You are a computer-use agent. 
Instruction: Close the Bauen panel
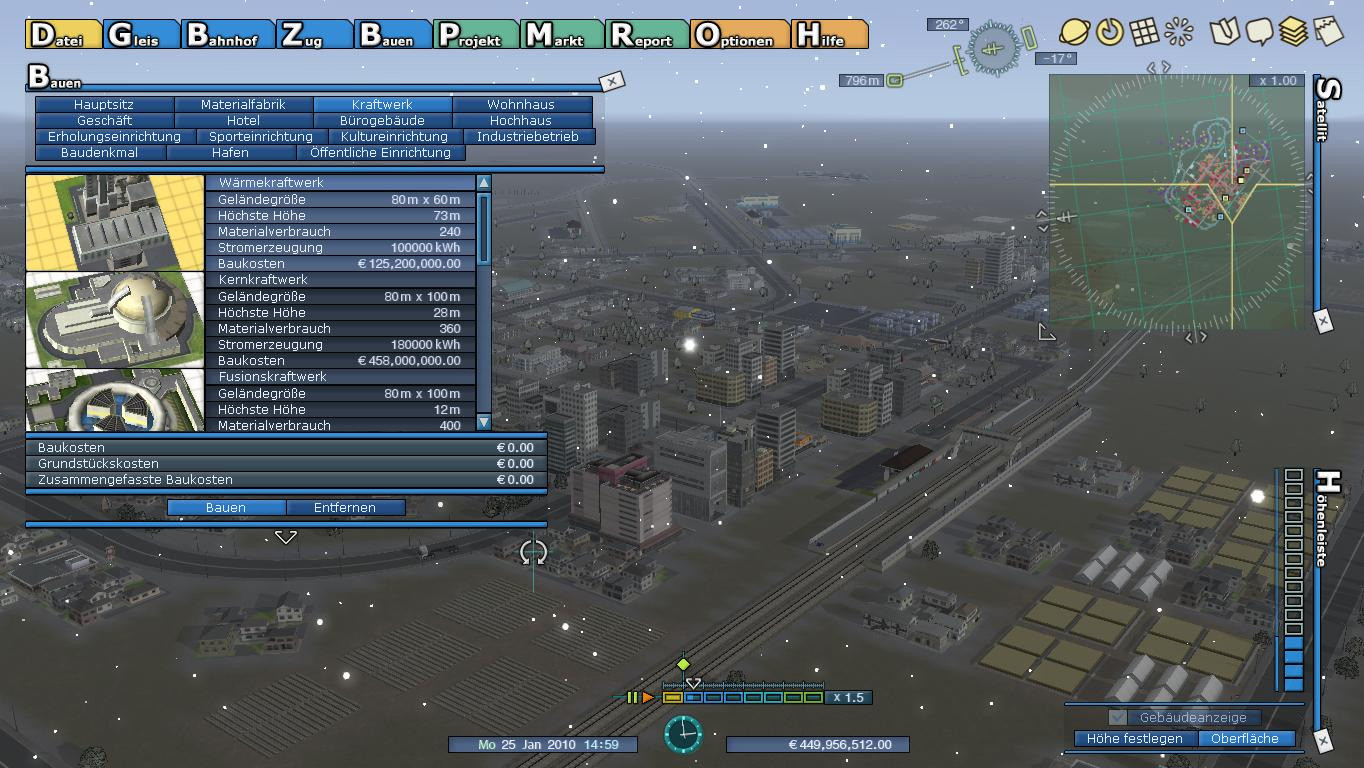[611, 81]
